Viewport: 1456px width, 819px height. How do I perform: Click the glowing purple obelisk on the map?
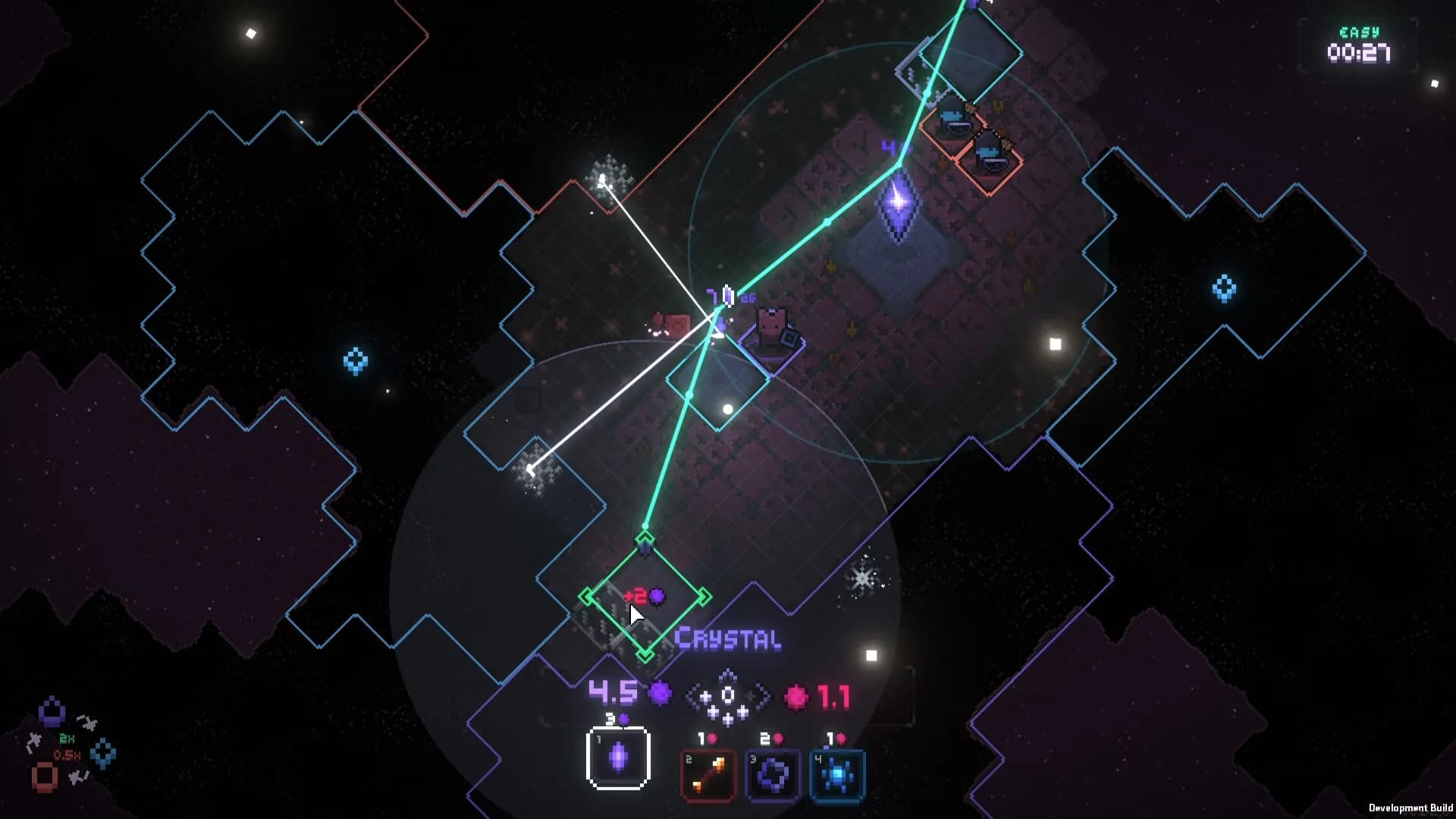pos(899,205)
